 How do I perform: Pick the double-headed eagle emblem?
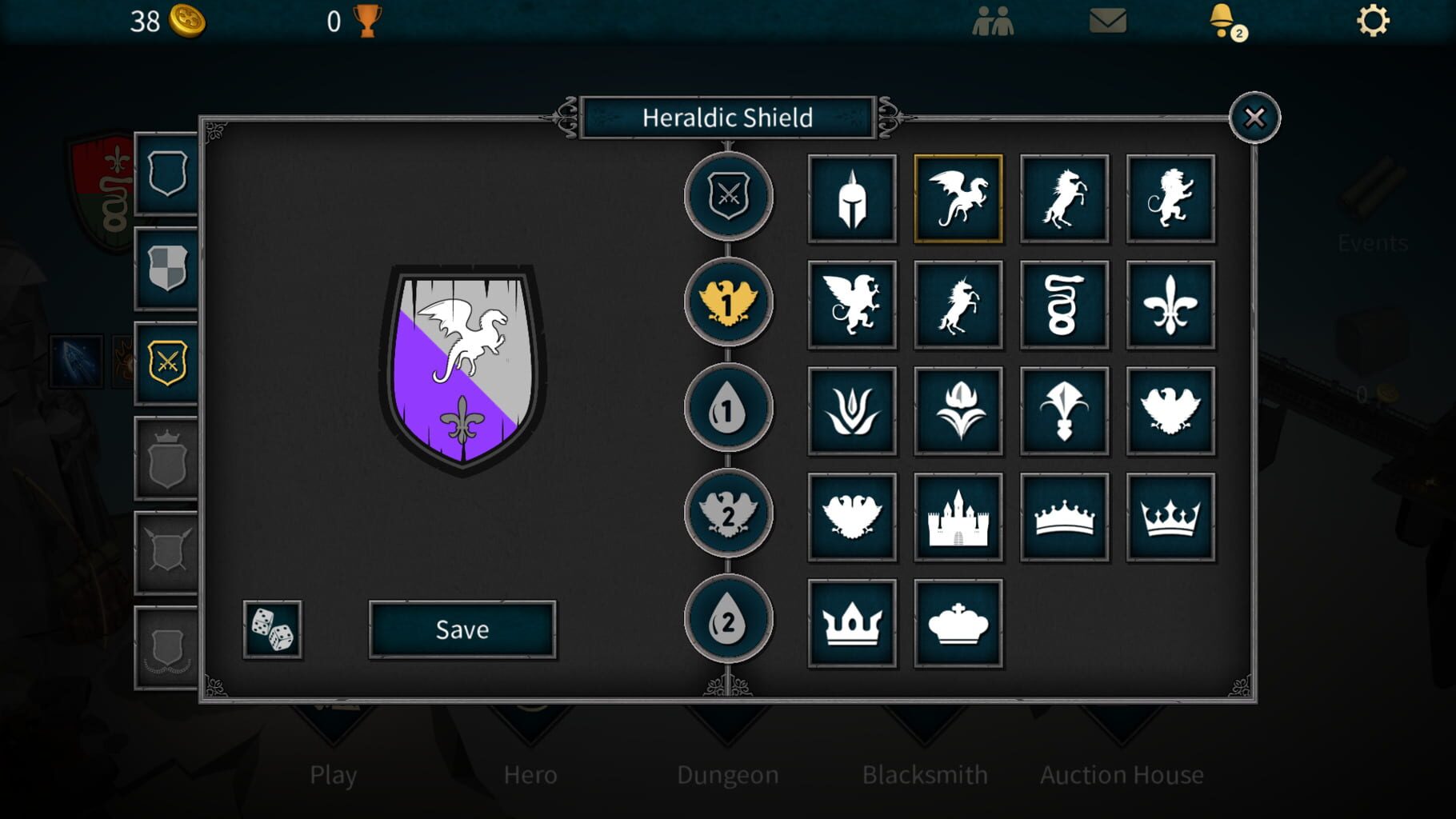[852, 516]
